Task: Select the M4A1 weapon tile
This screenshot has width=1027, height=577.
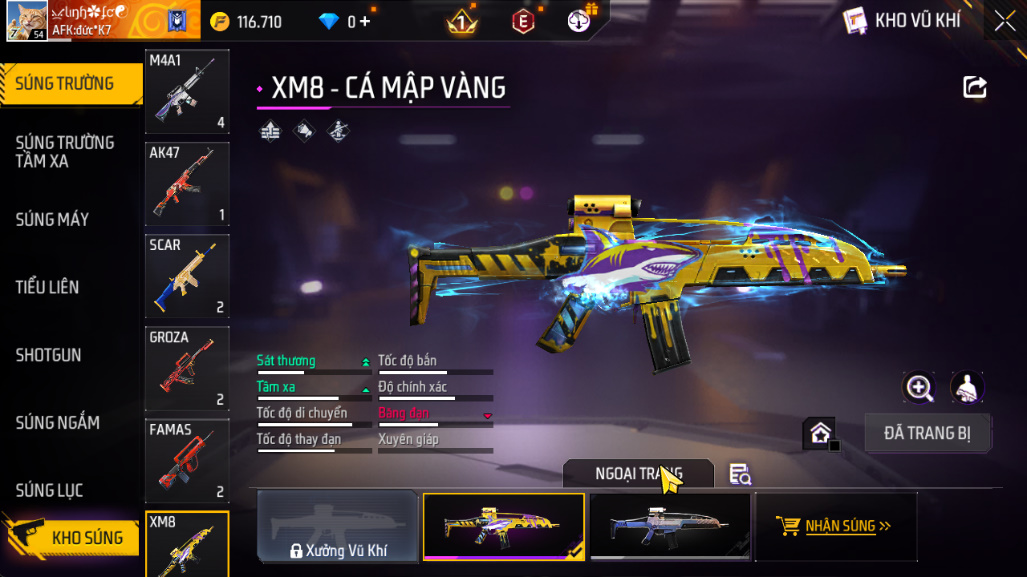Action: [187, 92]
